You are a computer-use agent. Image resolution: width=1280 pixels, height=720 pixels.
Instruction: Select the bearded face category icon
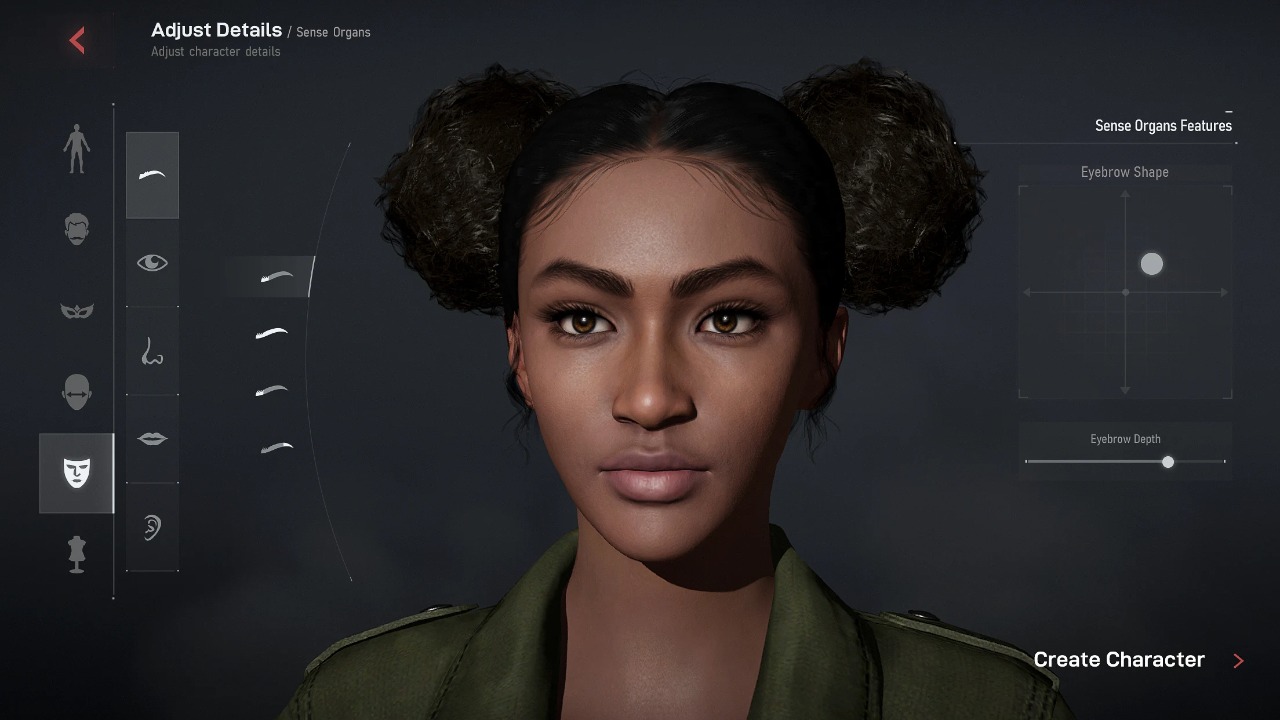pos(76,229)
